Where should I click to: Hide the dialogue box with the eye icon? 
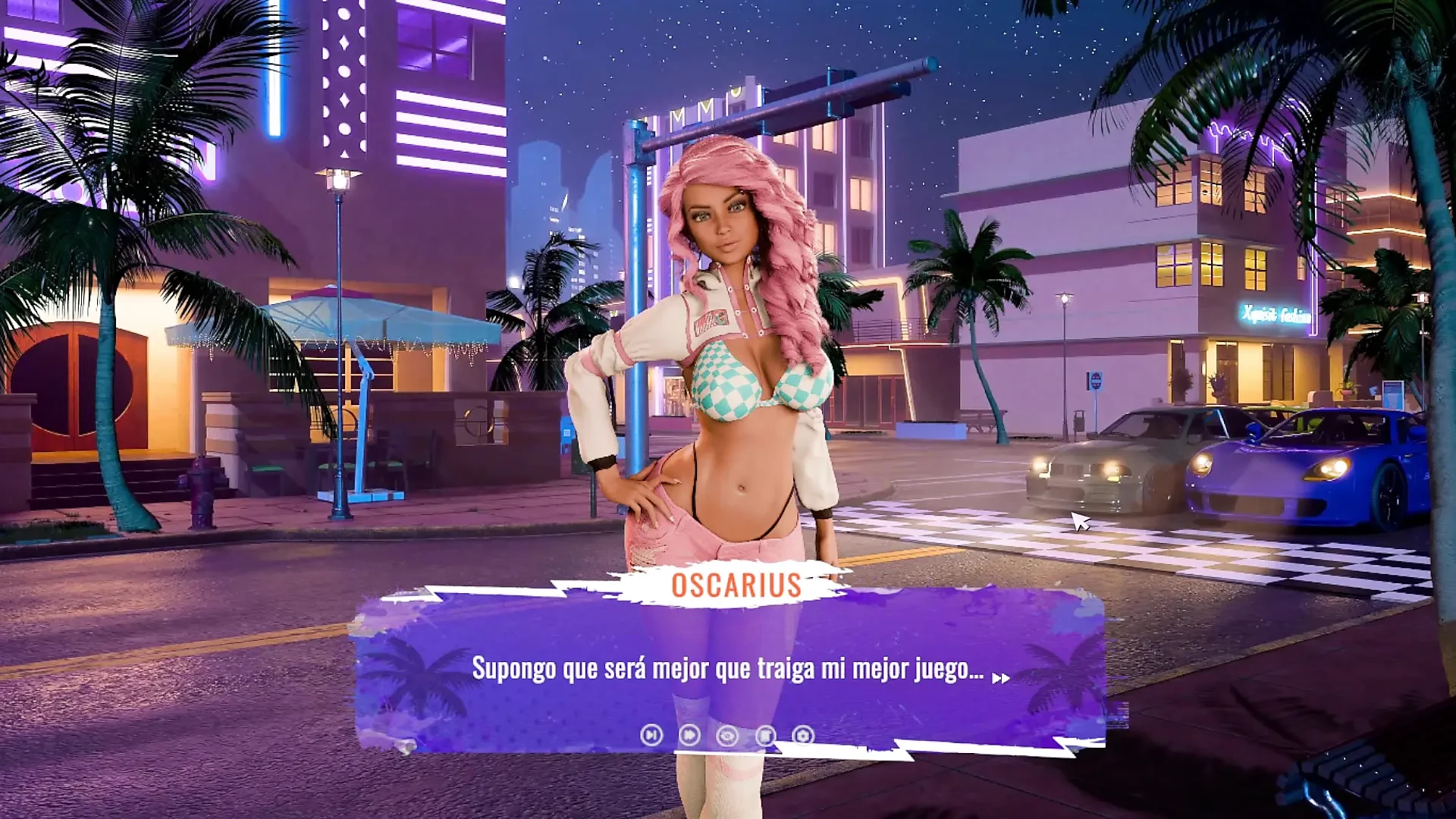pos(727,736)
